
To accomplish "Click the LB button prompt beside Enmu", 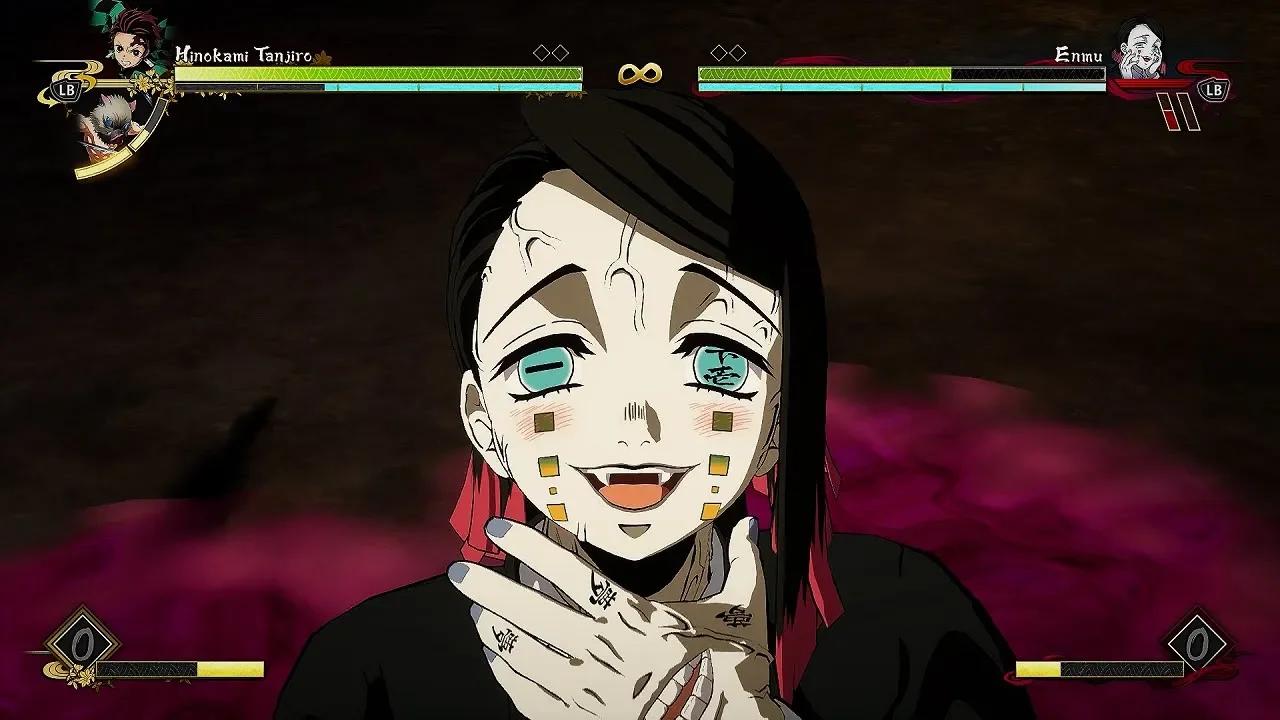I will [1213, 91].
